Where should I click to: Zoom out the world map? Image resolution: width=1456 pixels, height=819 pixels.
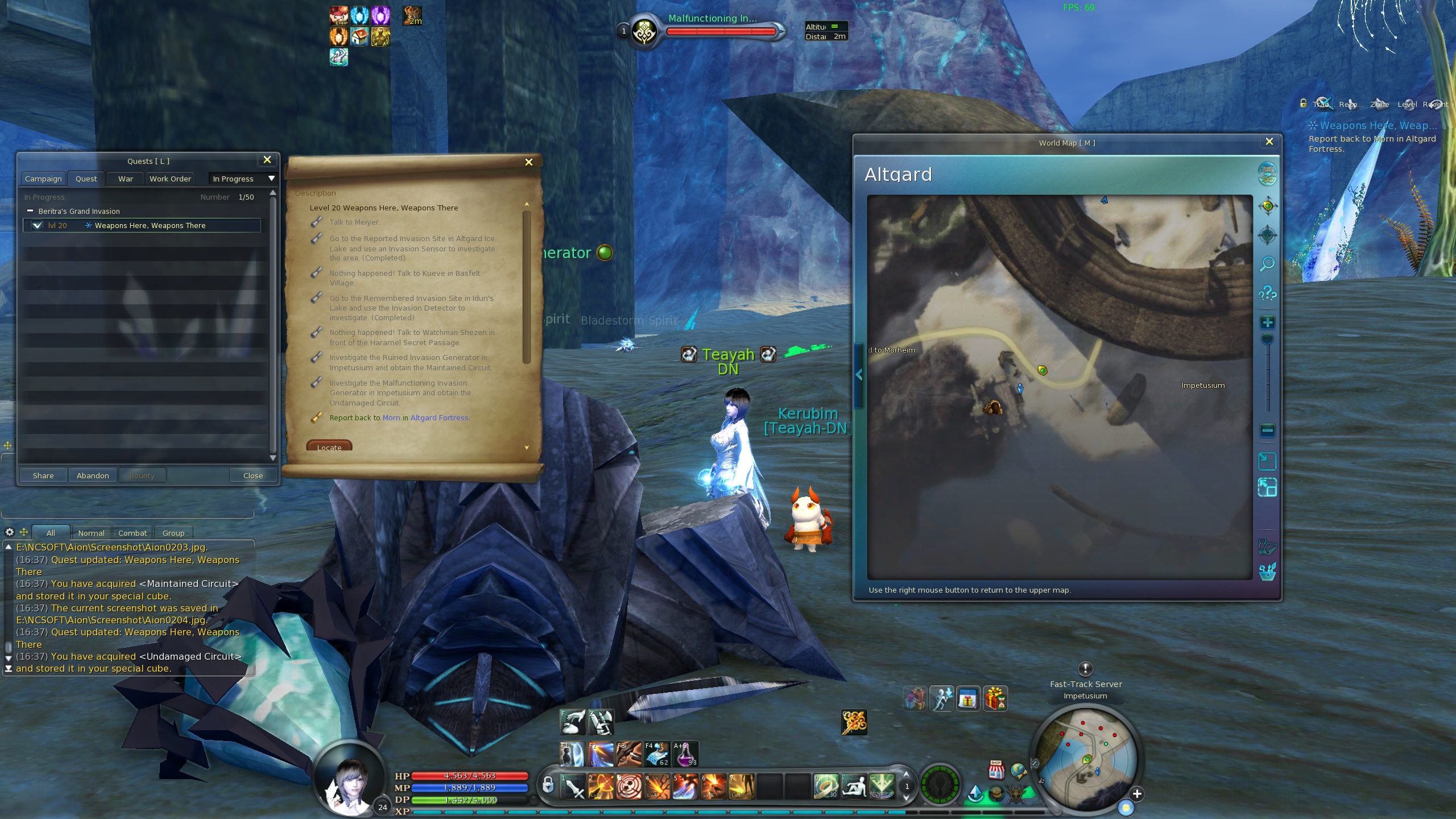[1267, 431]
